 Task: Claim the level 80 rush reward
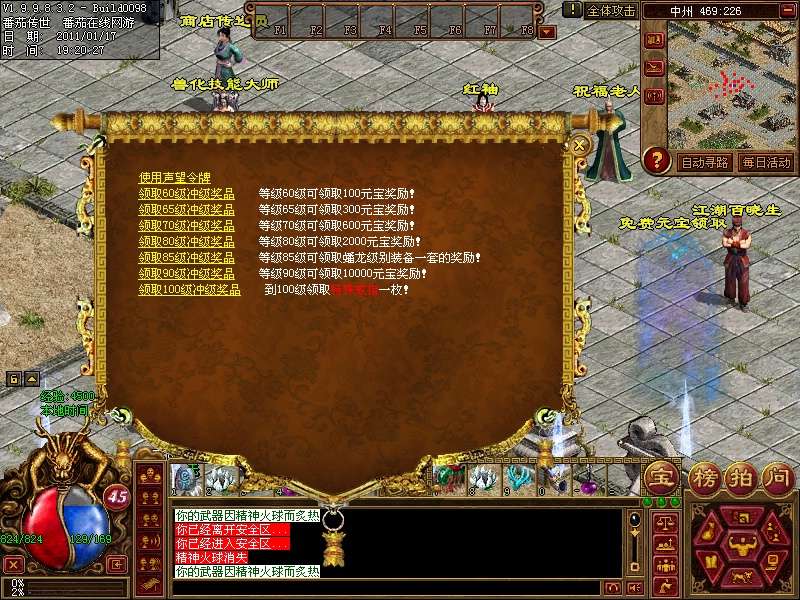tap(186, 241)
